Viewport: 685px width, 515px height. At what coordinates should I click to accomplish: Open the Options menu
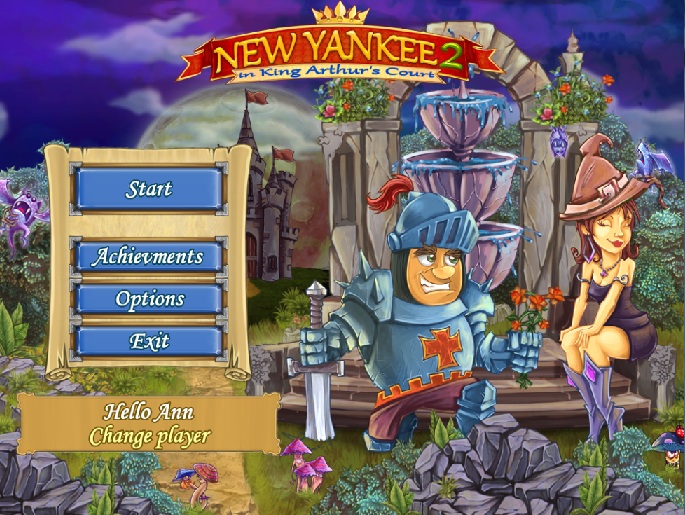148,299
